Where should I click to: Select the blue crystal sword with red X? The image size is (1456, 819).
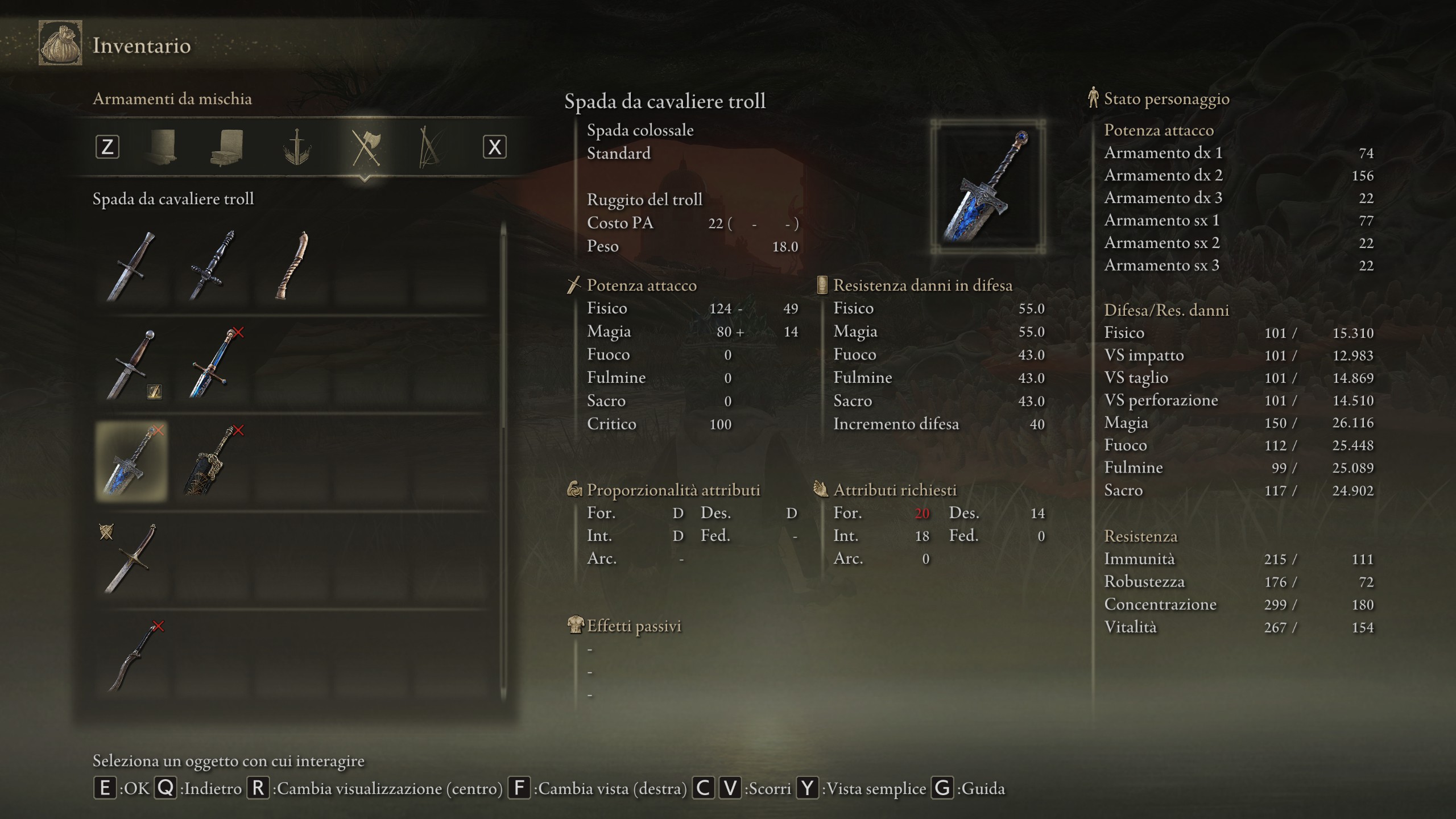(x=211, y=363)
